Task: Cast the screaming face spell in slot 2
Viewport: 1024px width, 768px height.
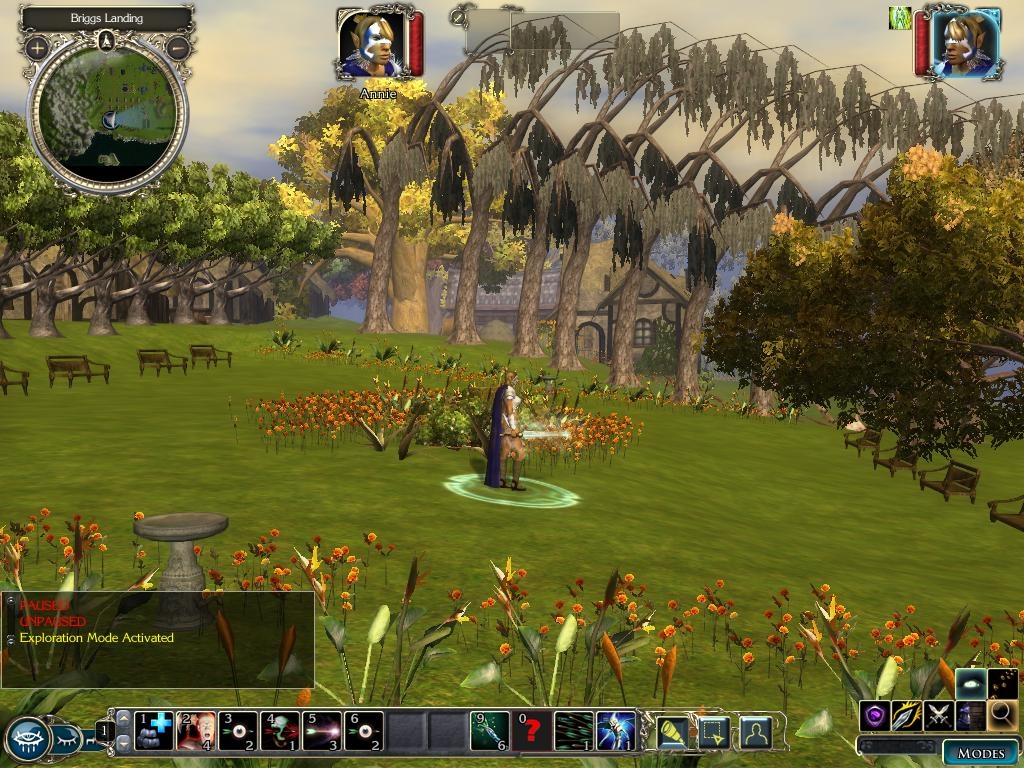Action: pyautogui.click(x=196, y=731)
